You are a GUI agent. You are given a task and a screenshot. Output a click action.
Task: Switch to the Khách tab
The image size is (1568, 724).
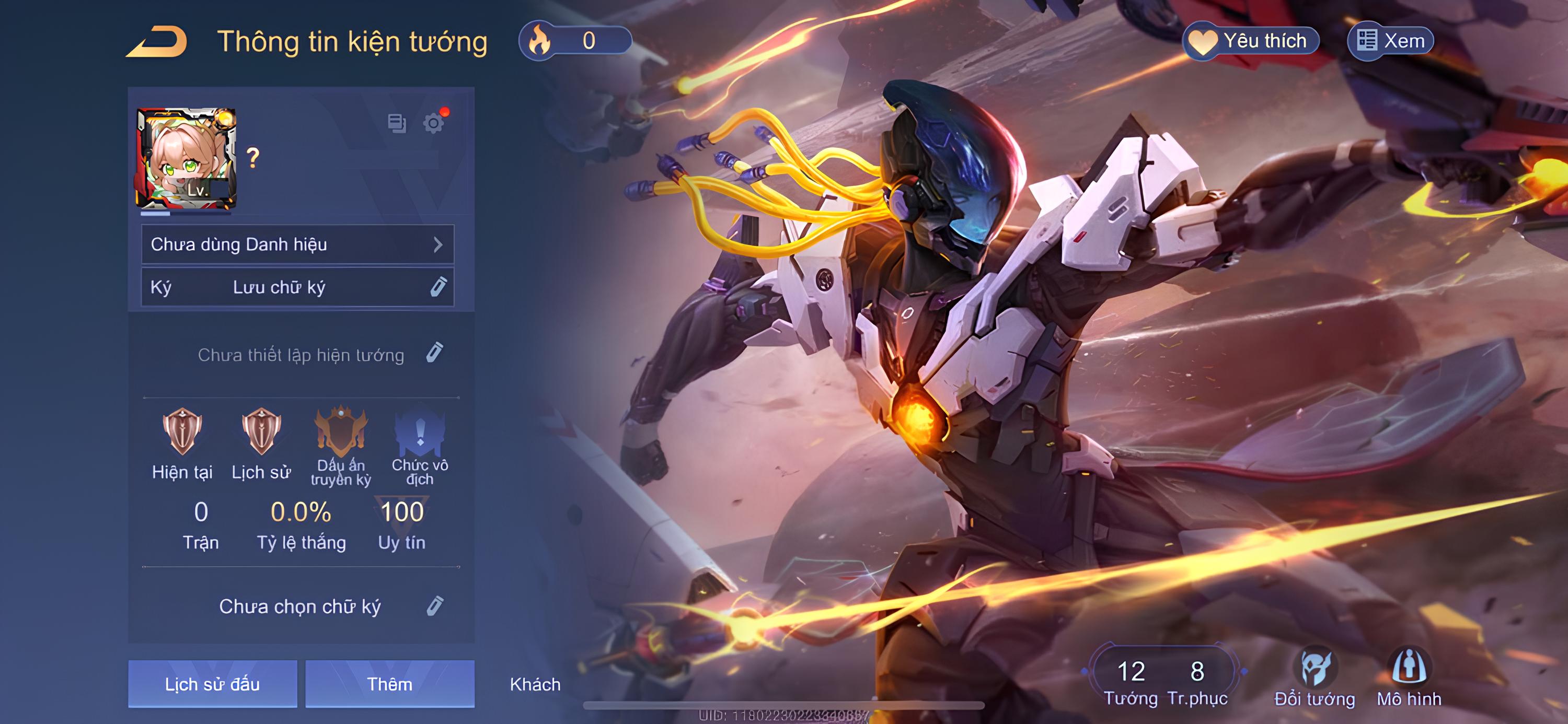click(x=535, y=684)
